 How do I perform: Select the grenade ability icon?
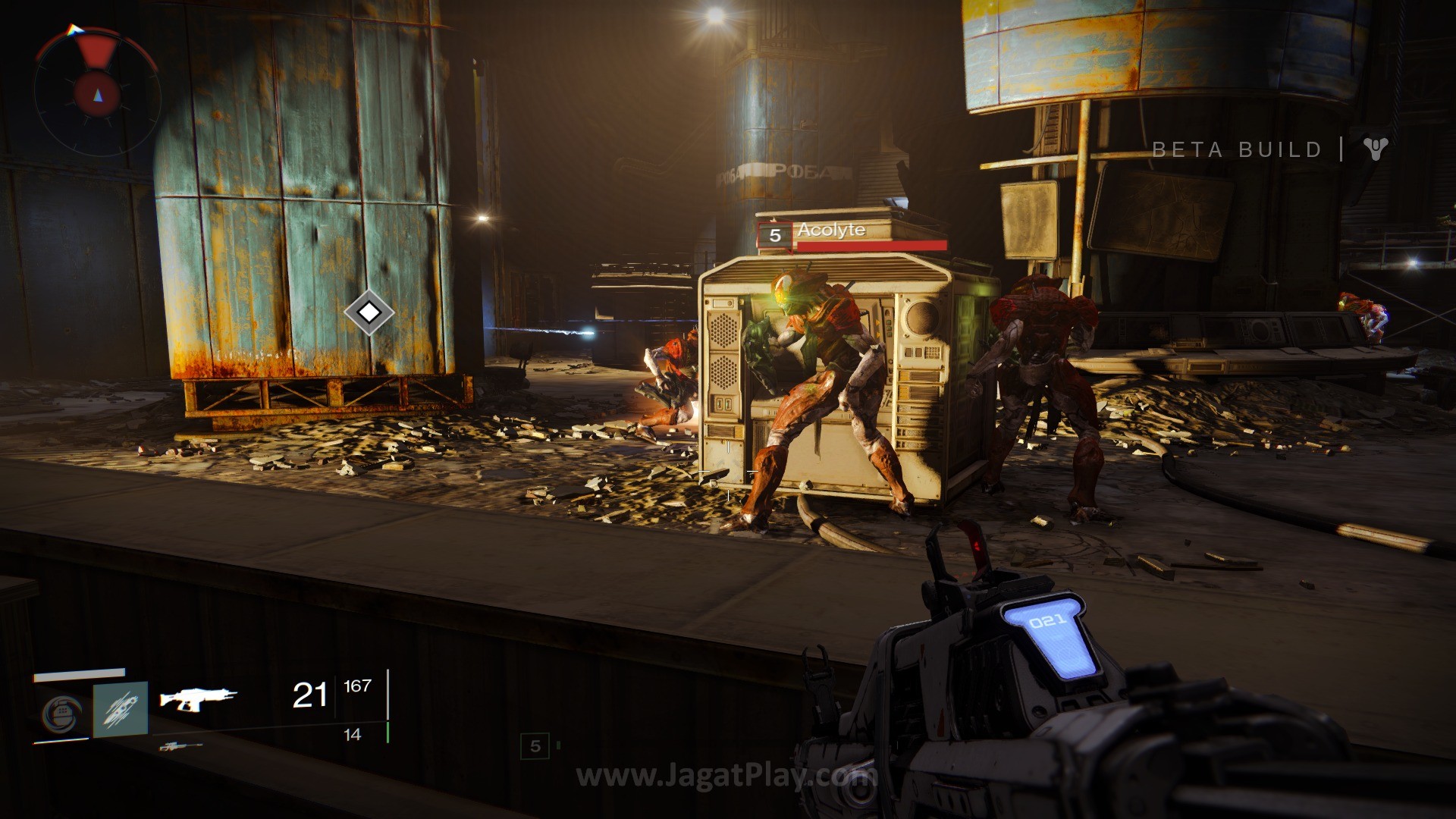tap(61, 712)
